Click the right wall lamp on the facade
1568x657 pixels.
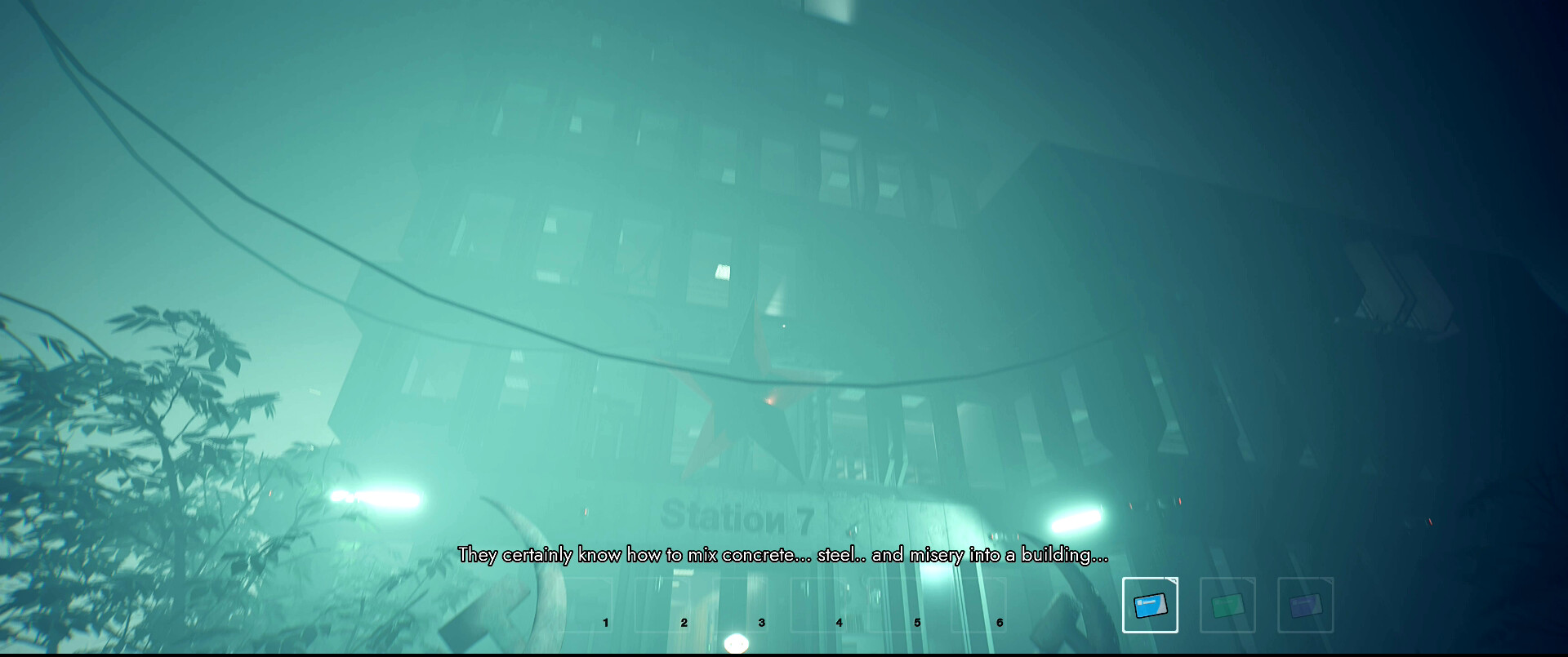[x=1078, y=518]
